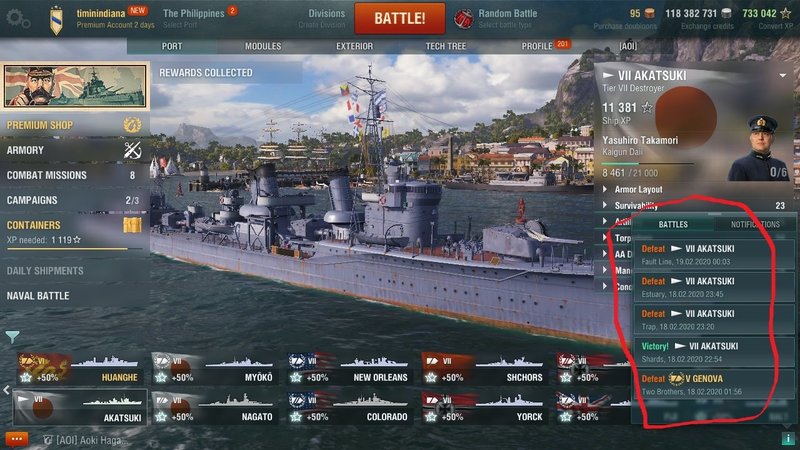View the Profile tab
Screen dimensions: 800x450
[x=537, y=46]
